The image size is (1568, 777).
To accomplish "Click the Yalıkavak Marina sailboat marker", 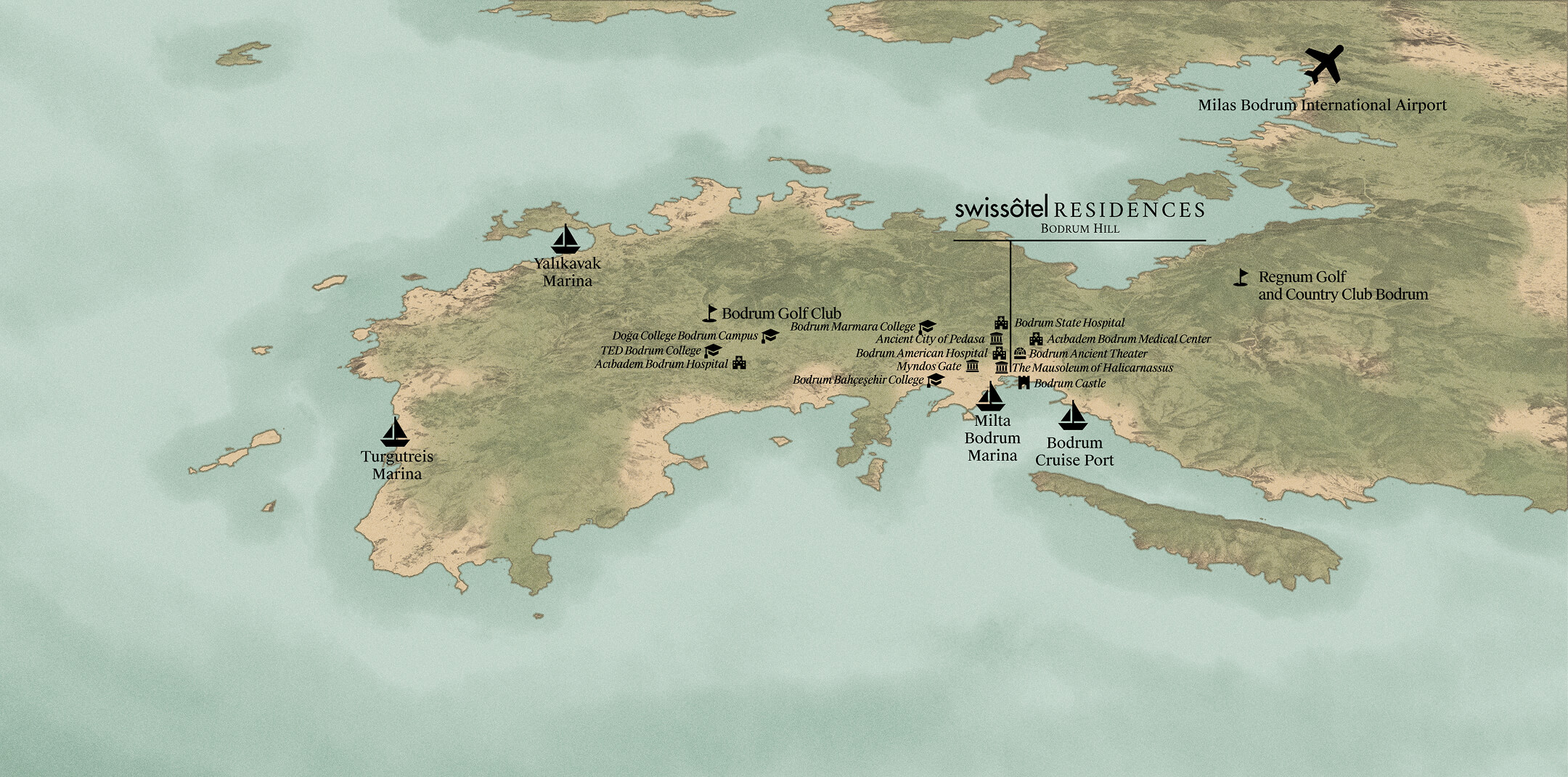I will pos(565,239).
